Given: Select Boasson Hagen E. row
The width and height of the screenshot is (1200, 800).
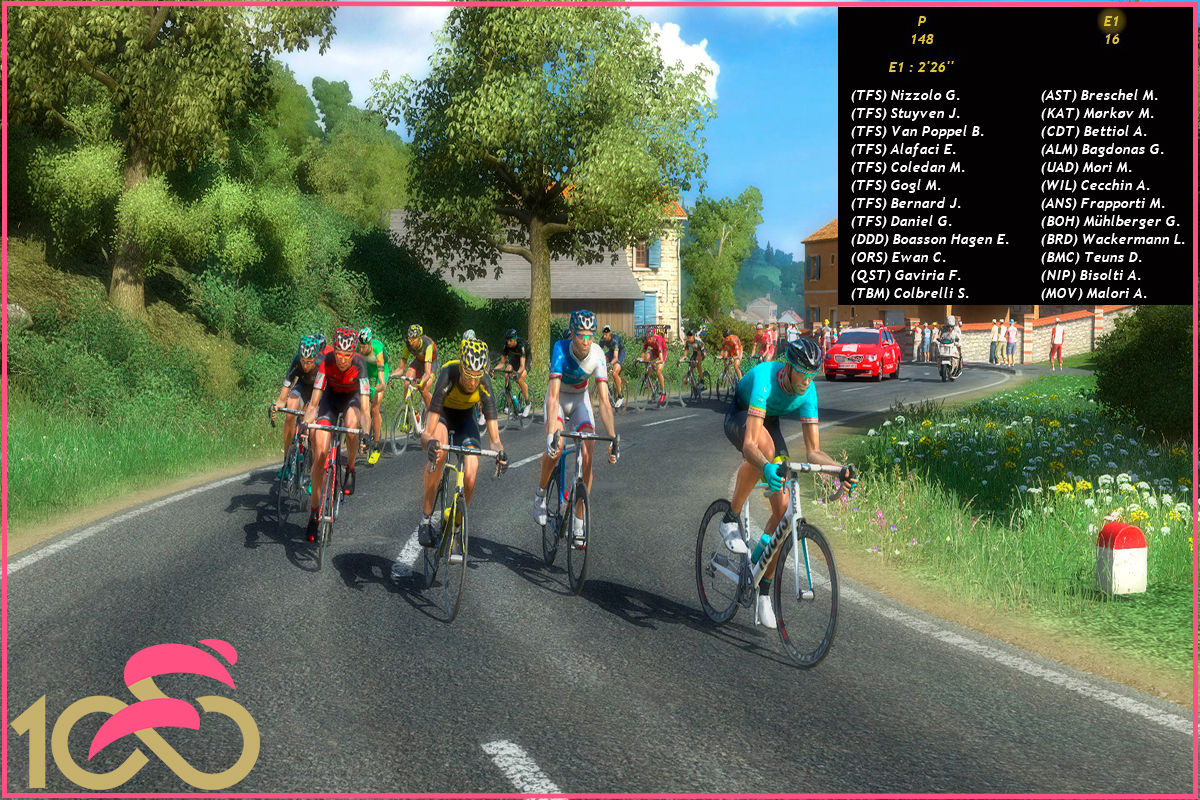Looking at the screenshot, I should coord(930,239).
